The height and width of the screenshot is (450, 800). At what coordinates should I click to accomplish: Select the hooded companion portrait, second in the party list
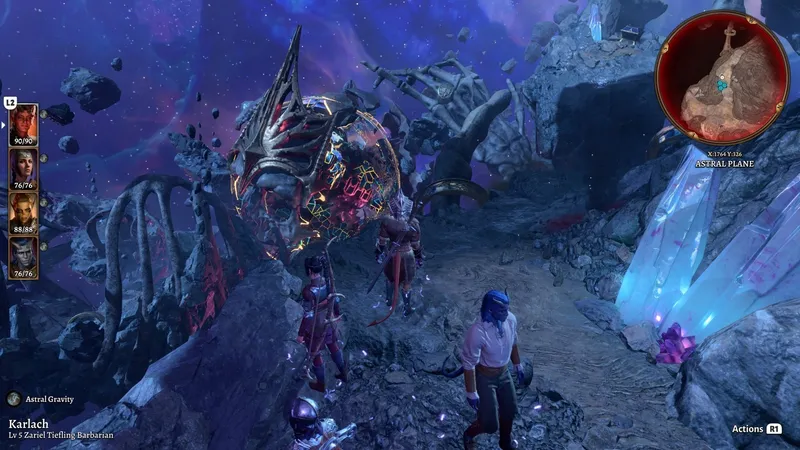(24, 168)
